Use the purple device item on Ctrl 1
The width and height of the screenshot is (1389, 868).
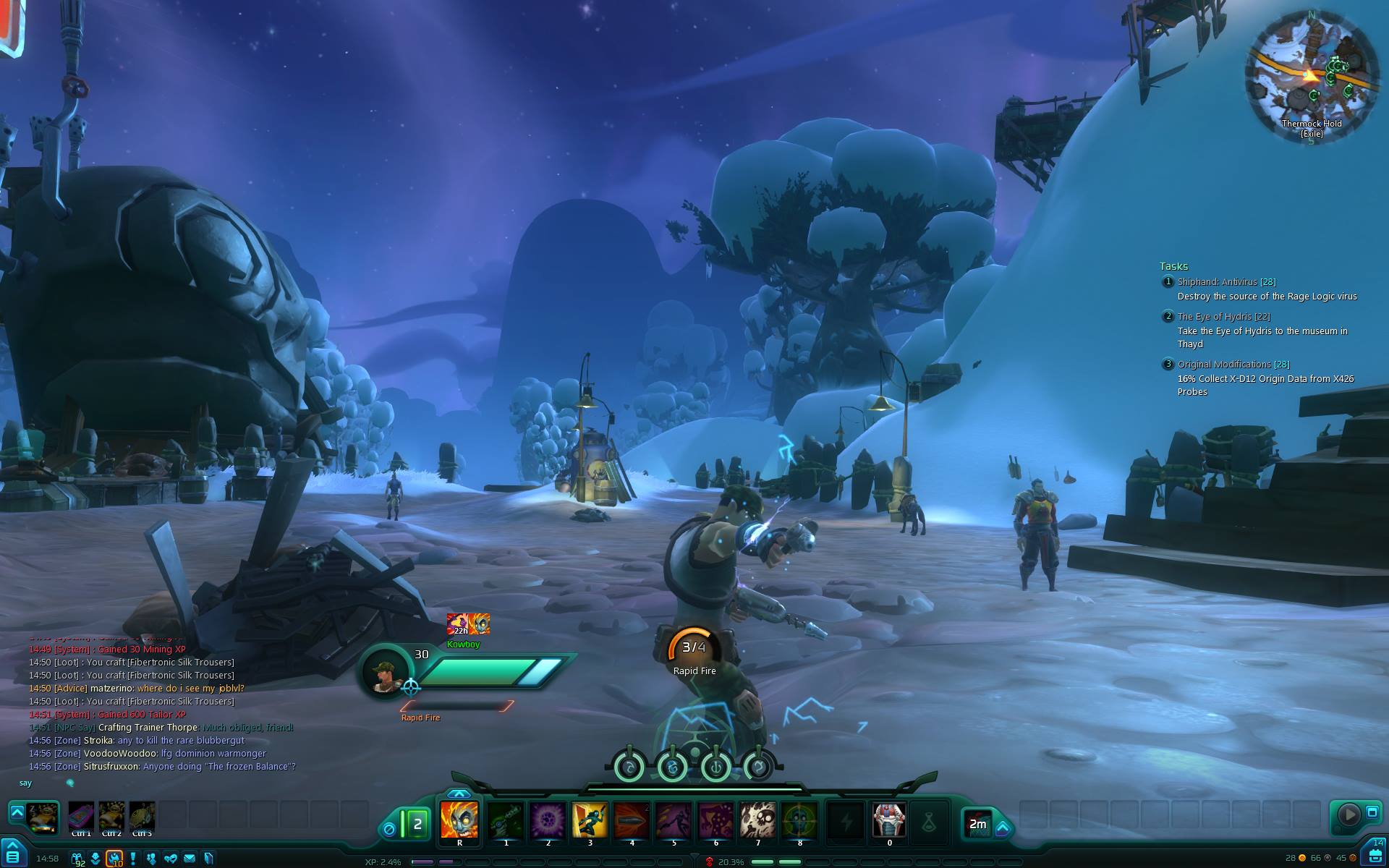click(x=81, y=817)
